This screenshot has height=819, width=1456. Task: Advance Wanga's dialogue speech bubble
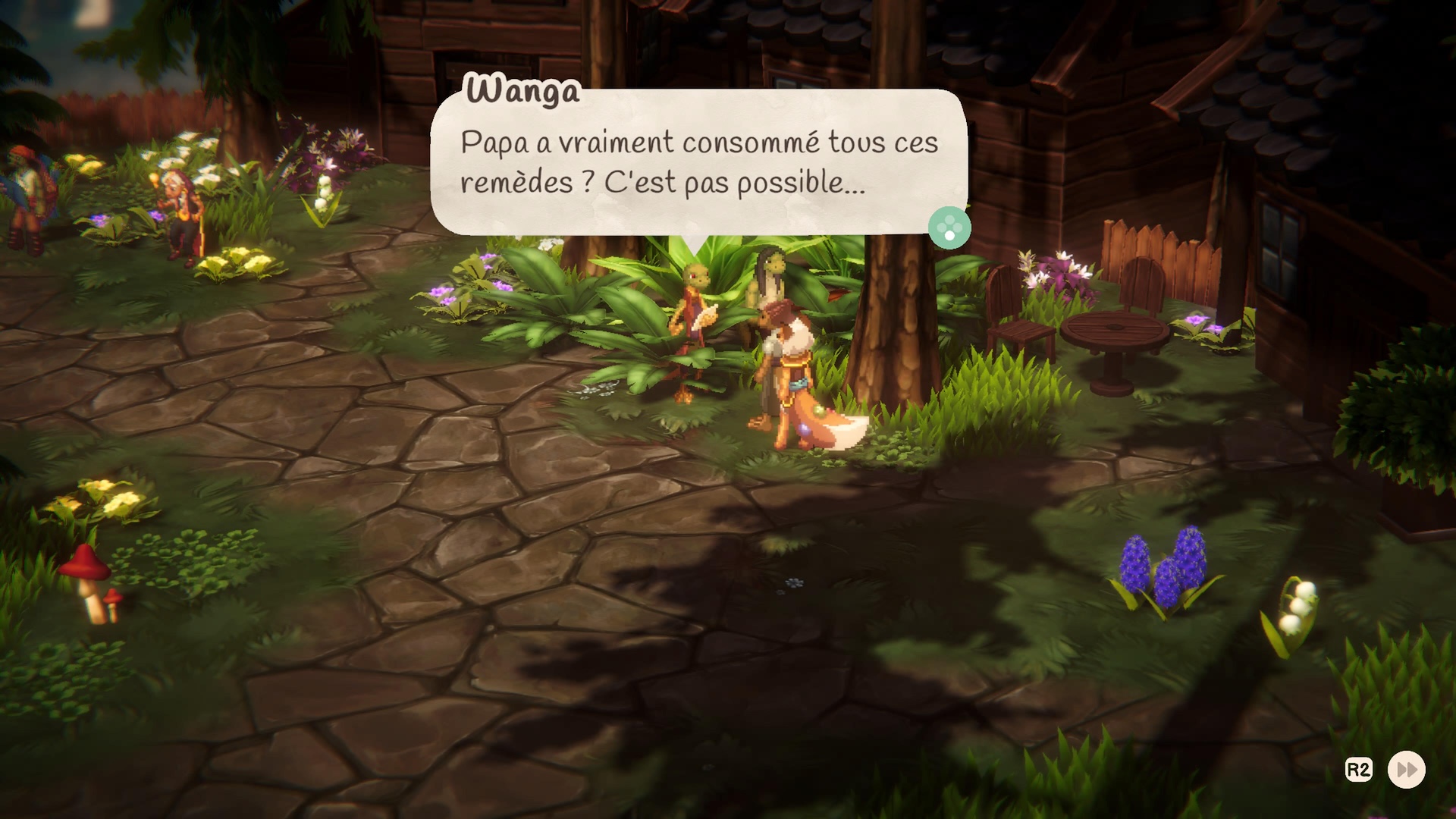[x=949, y=227]
